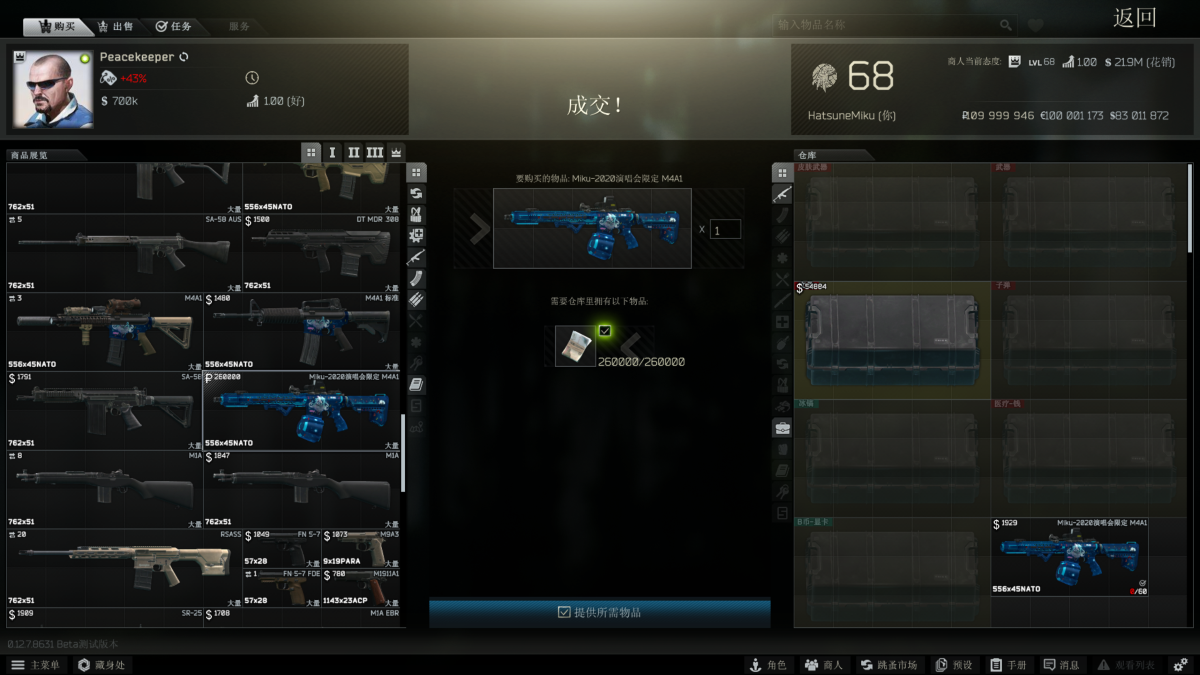
Task: Switch to loyalty level II filter
Action: tap(353, 152)
